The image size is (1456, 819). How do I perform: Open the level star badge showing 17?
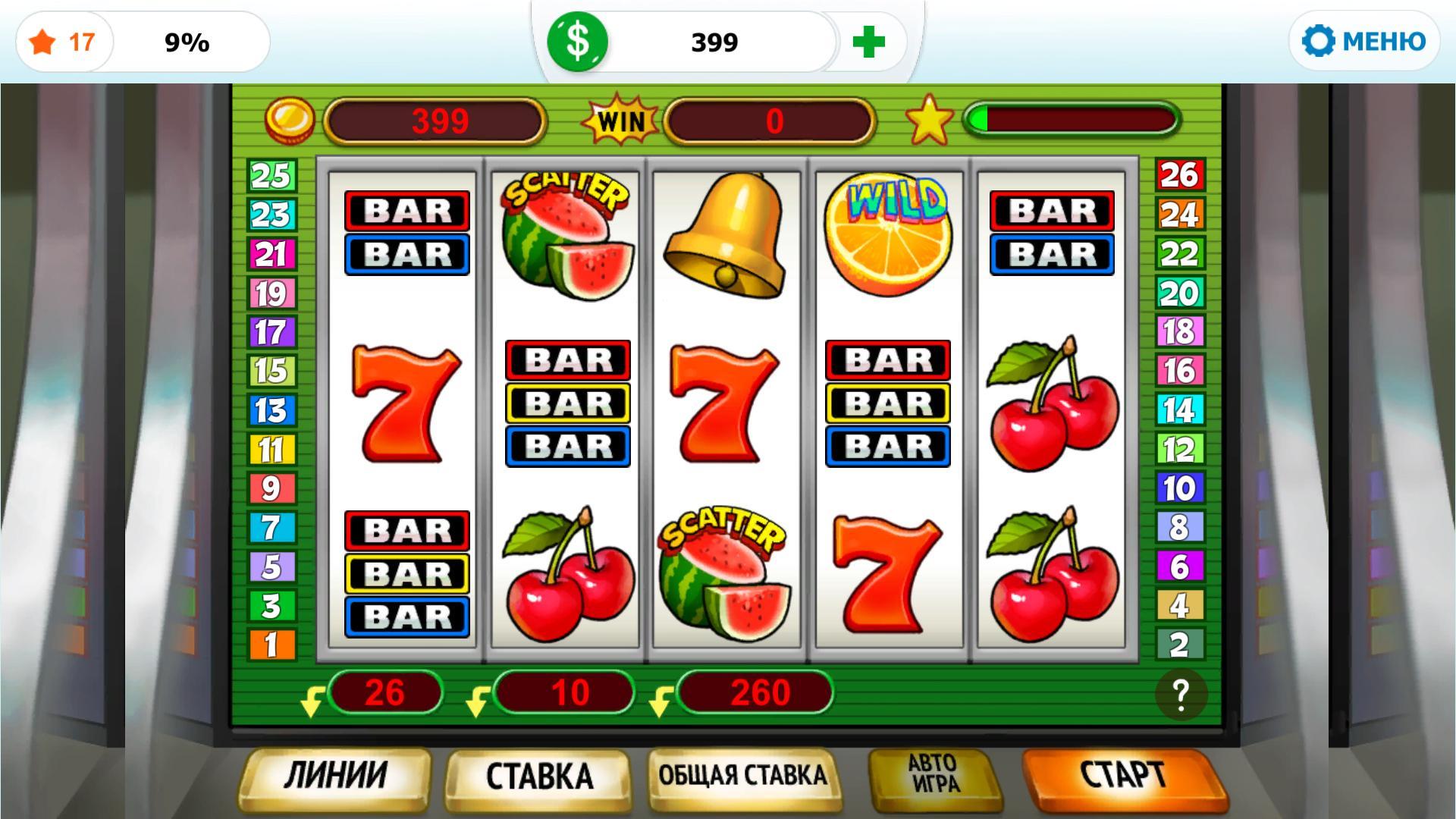click(x=64, y=42)
